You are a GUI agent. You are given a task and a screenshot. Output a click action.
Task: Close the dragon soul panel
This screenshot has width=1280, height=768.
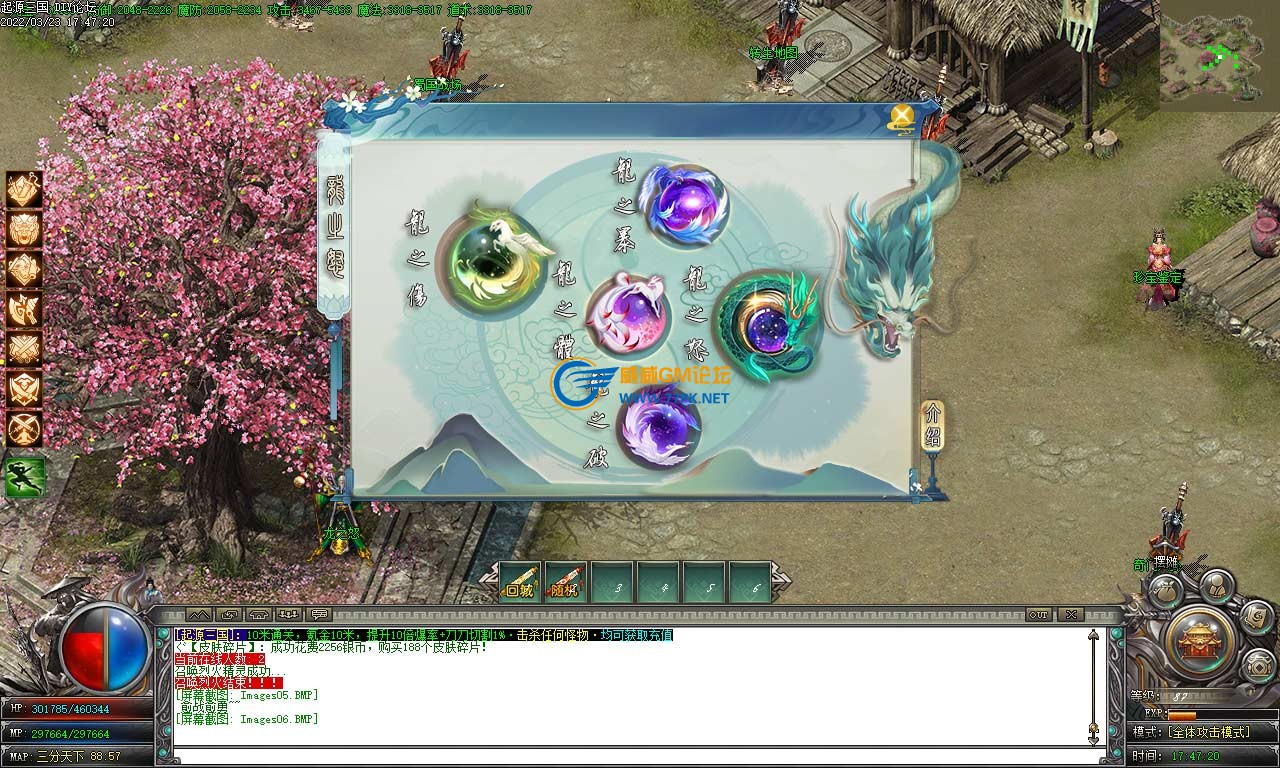[x=902, y=116]
